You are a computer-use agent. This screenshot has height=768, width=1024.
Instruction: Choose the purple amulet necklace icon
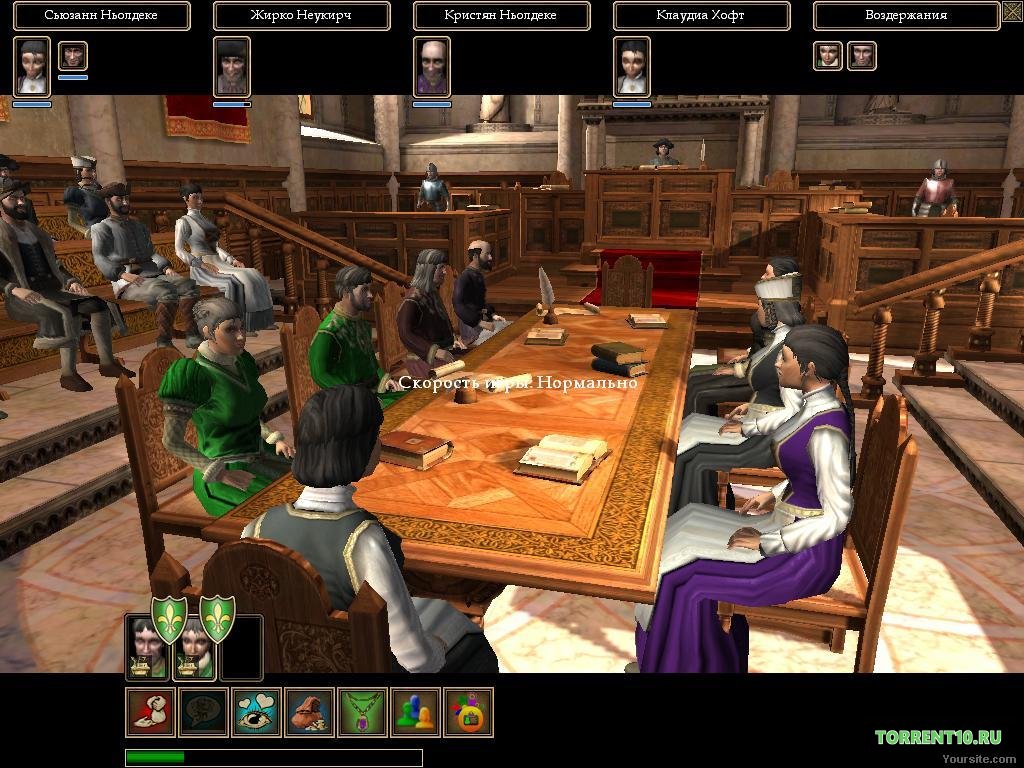click(x=363, y=712)
